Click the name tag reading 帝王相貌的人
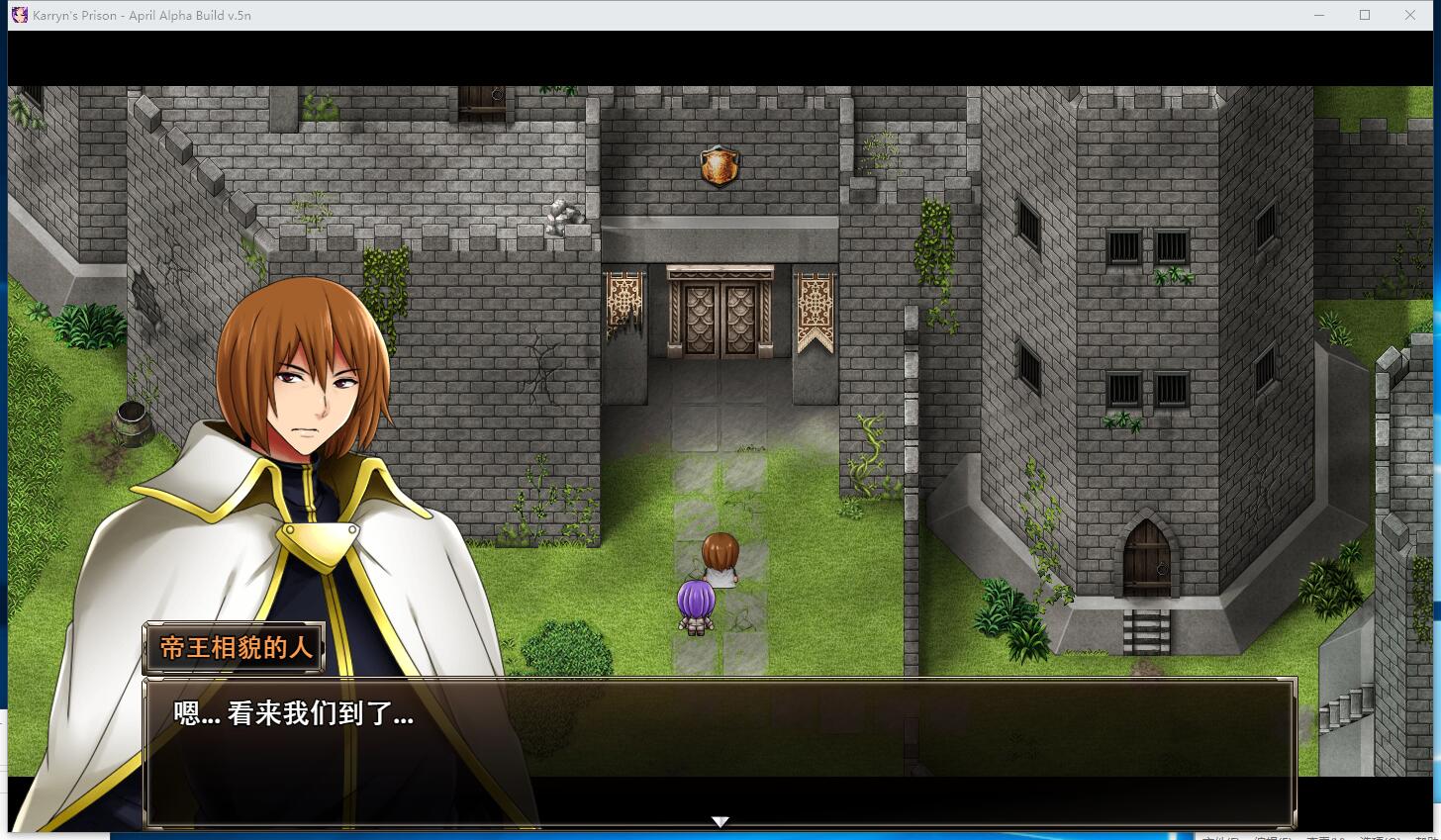 click(234, 648)
